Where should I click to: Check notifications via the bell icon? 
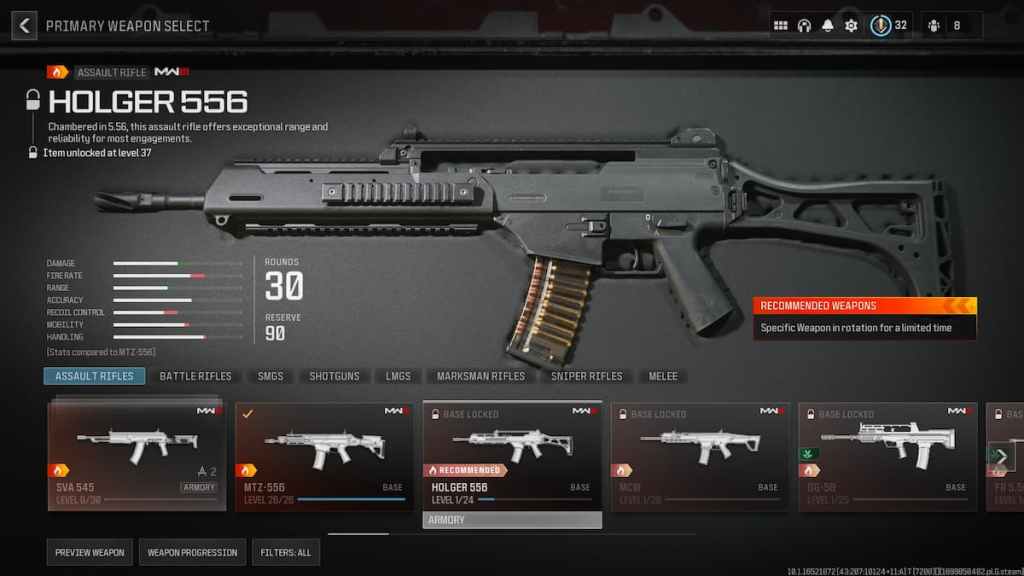point(828,25)
